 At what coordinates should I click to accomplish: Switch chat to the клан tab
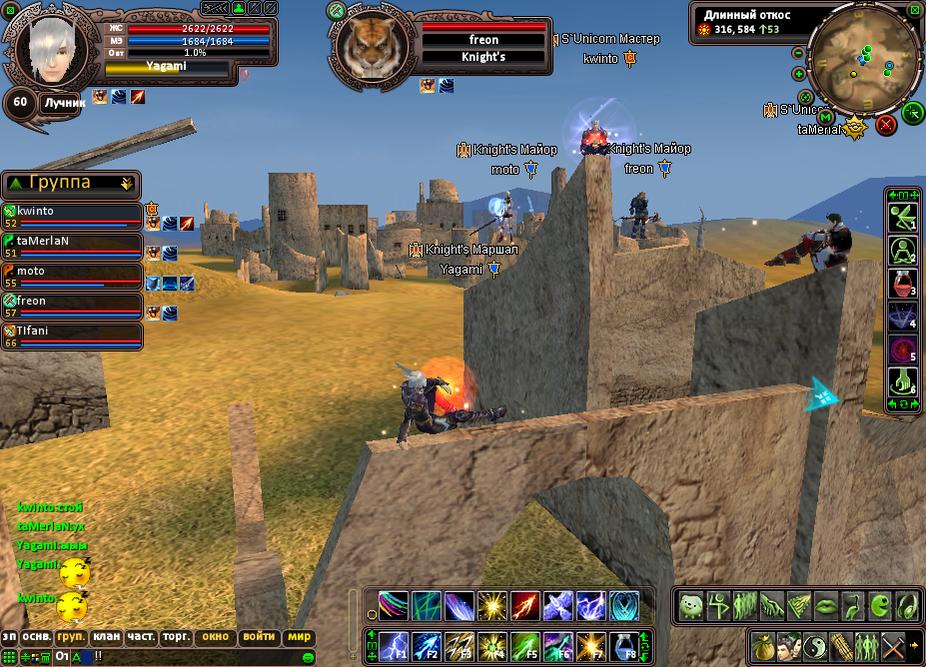click(x=106, y=637)
